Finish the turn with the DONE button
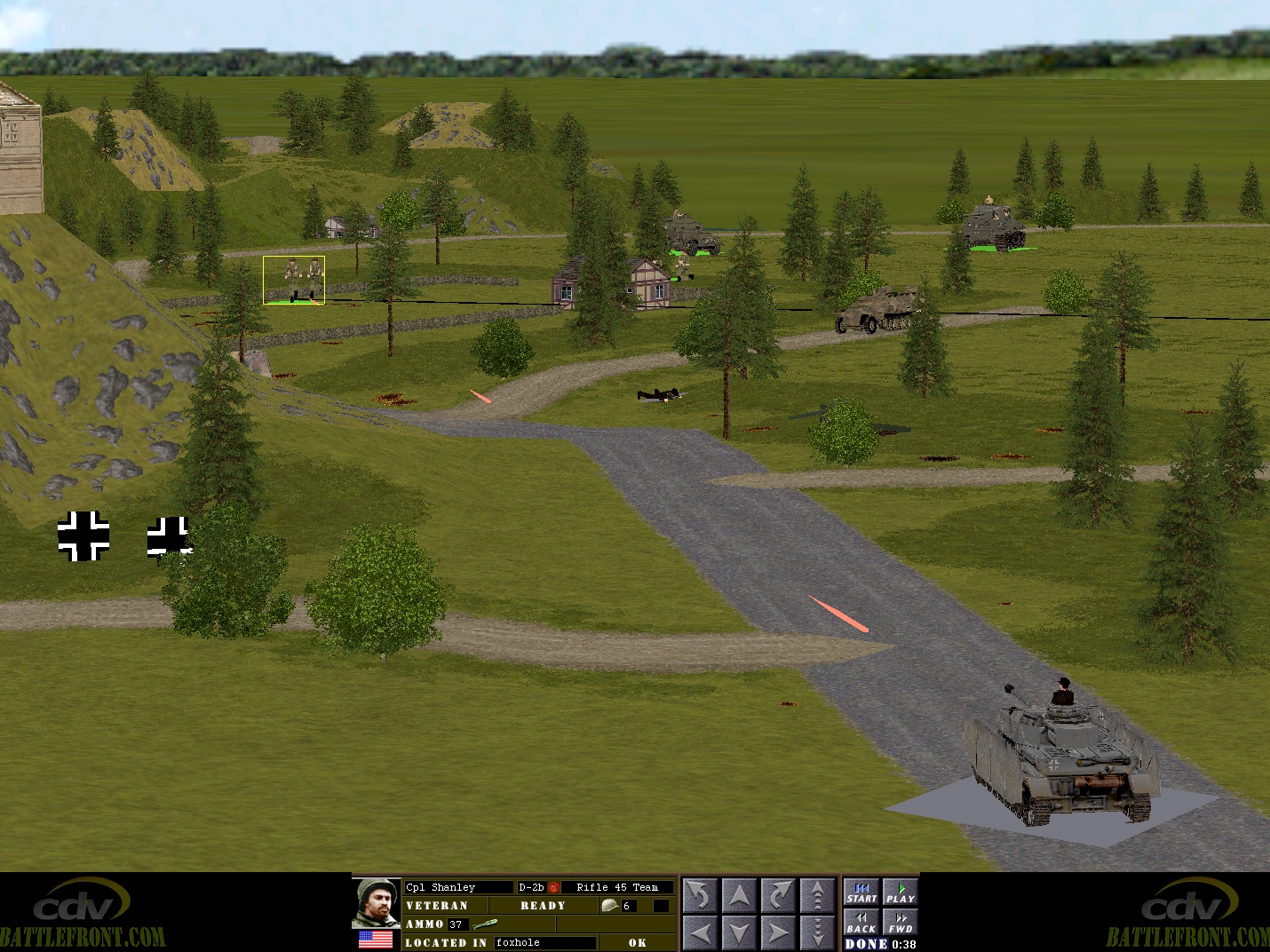This screenshot has width=1270, height=952. tap(866, 944)
